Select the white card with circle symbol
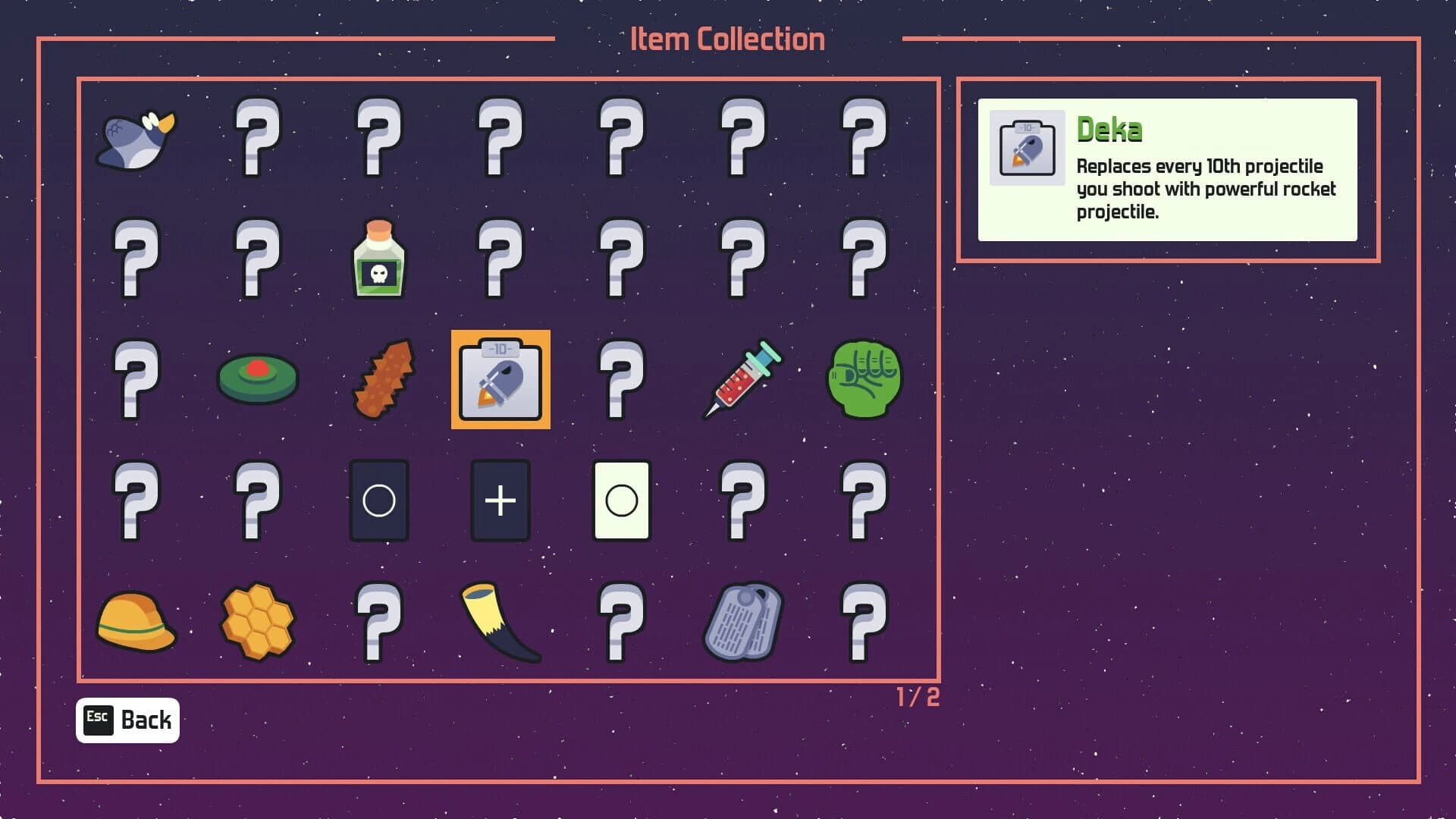Viewport: 1456px width, 819px height. (x=620, y=502)
